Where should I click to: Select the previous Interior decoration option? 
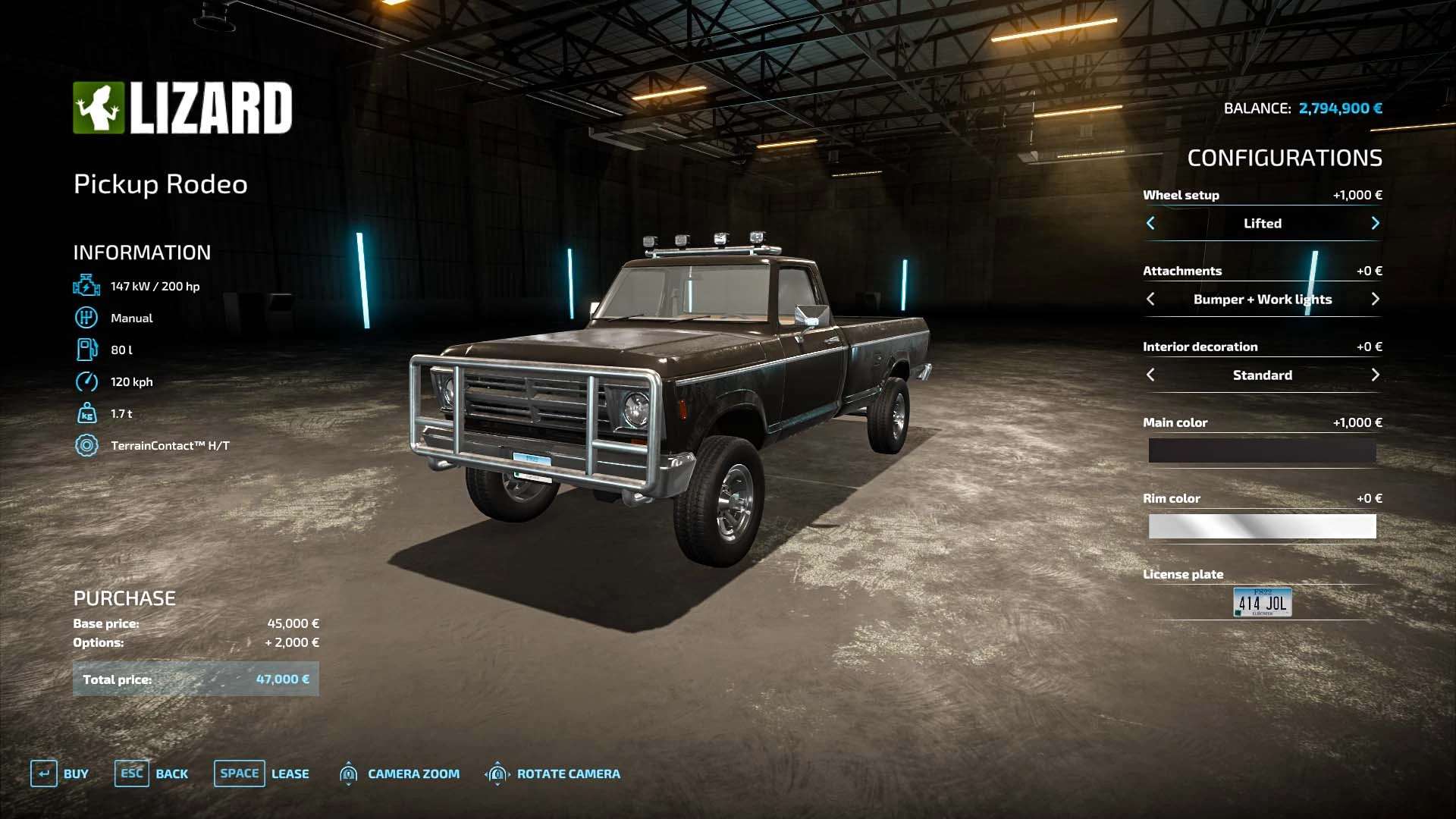coord(1150,375)
